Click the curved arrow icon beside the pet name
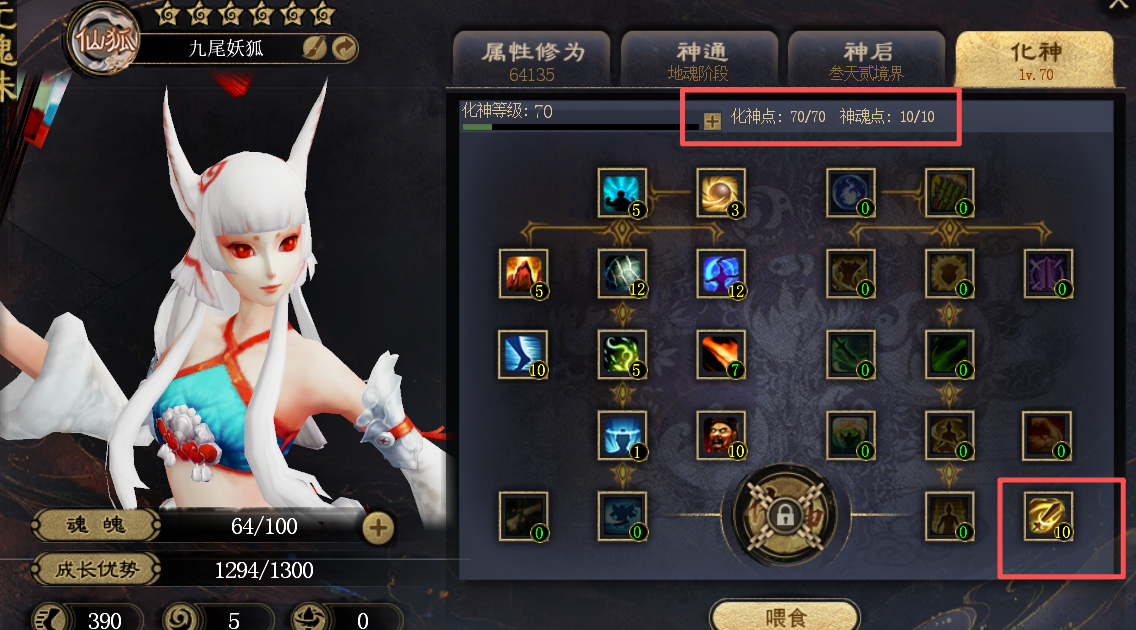 click(x=344, y=47)
